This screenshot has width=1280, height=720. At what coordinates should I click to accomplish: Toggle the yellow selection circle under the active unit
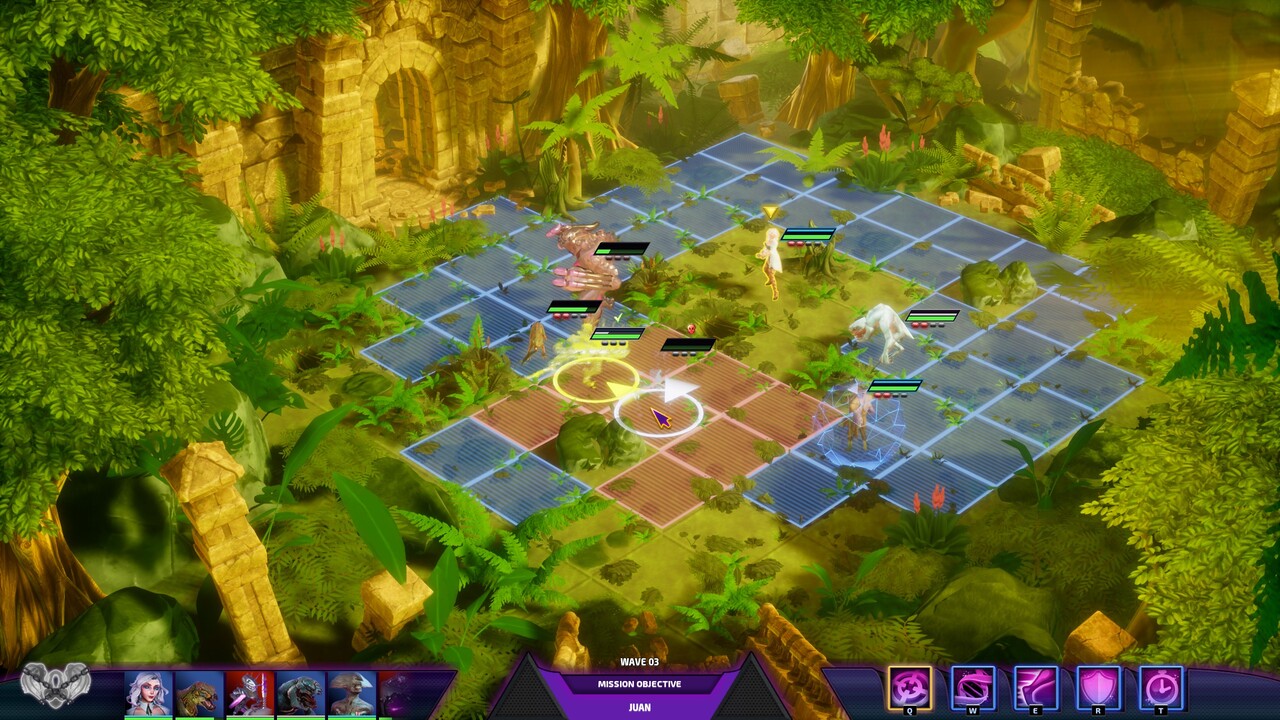(593, 383)
